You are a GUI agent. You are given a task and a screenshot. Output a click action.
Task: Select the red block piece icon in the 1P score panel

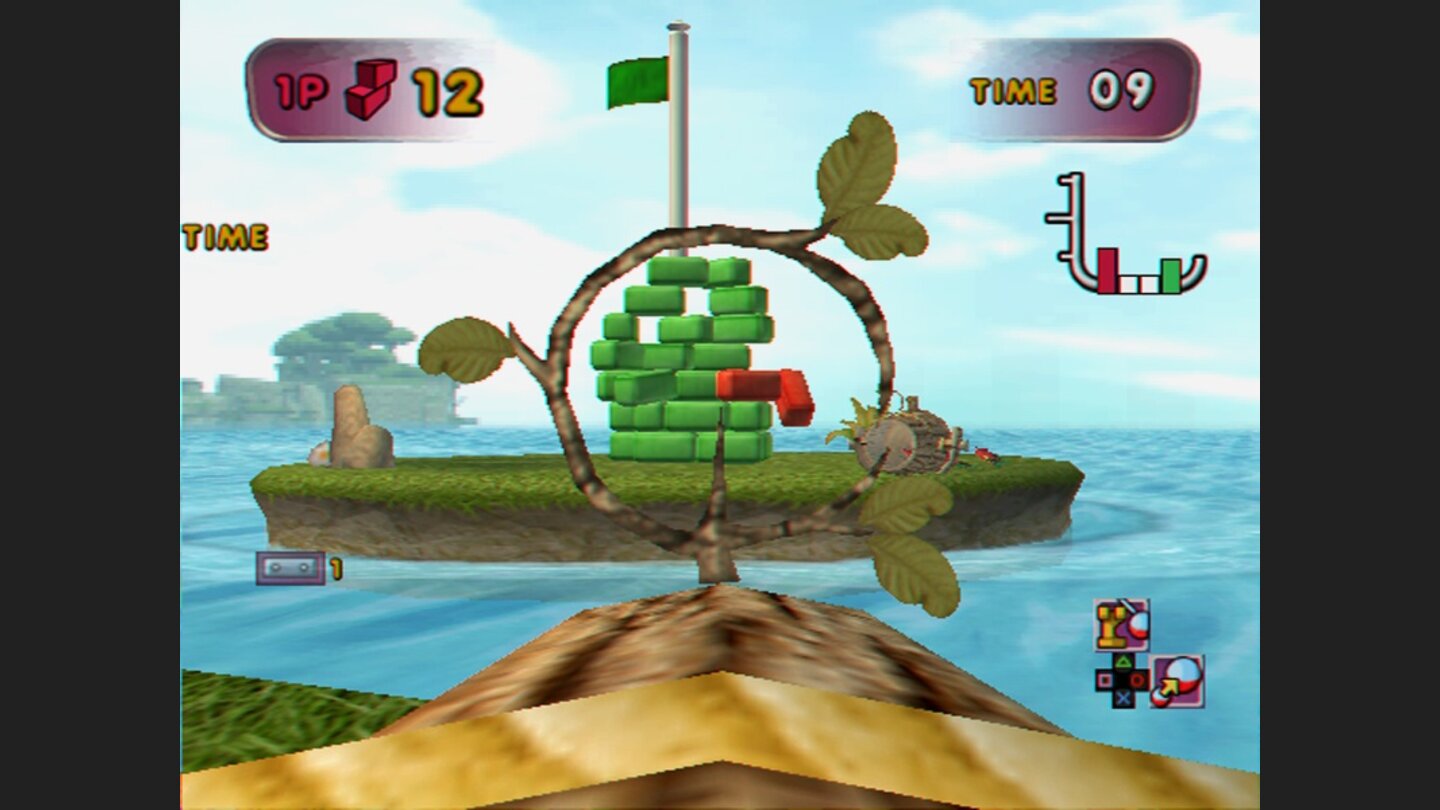point(371,88)
